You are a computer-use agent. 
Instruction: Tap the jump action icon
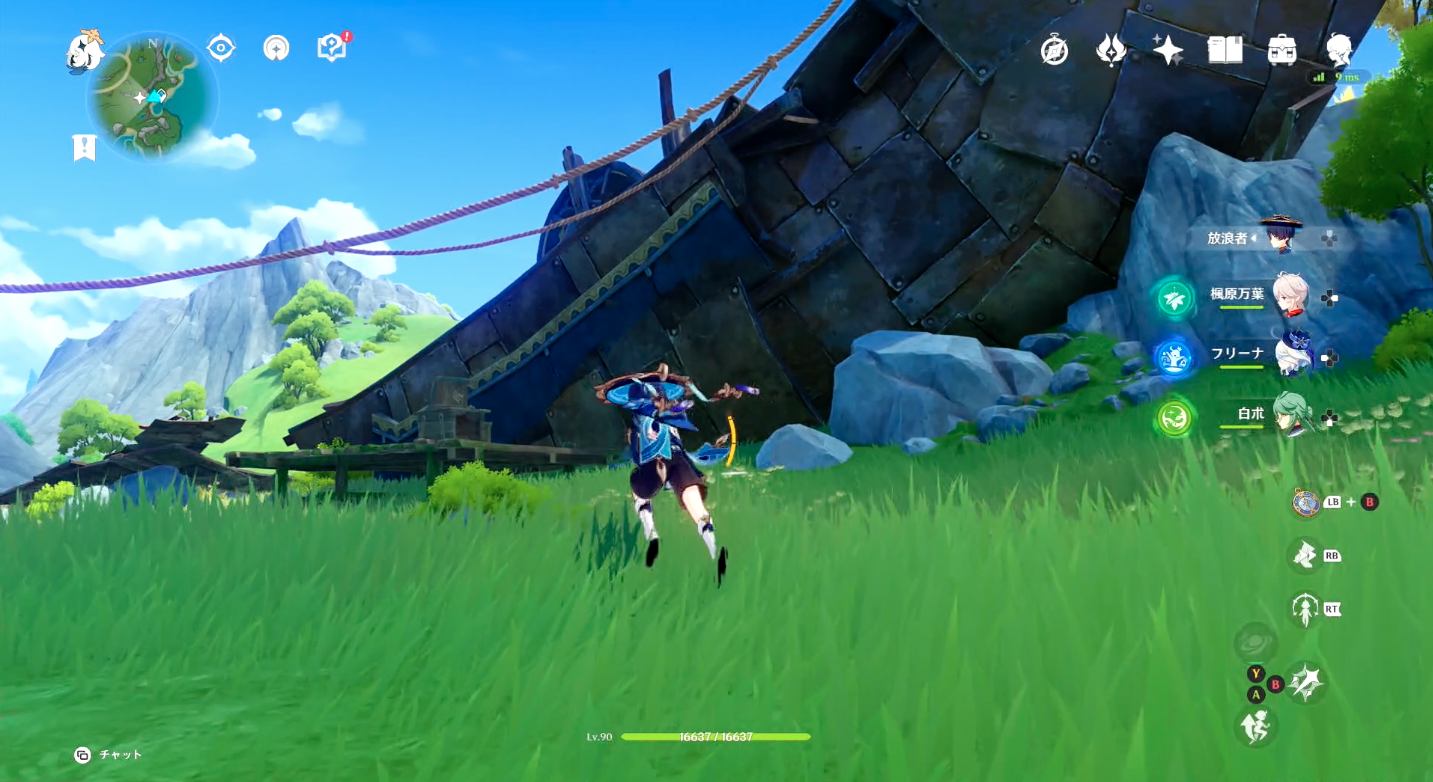(x=1257, y=726)
